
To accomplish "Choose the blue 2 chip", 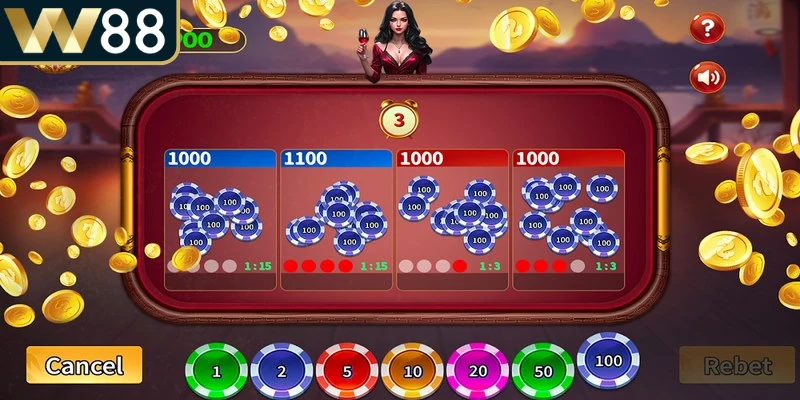I will (281, 371).
